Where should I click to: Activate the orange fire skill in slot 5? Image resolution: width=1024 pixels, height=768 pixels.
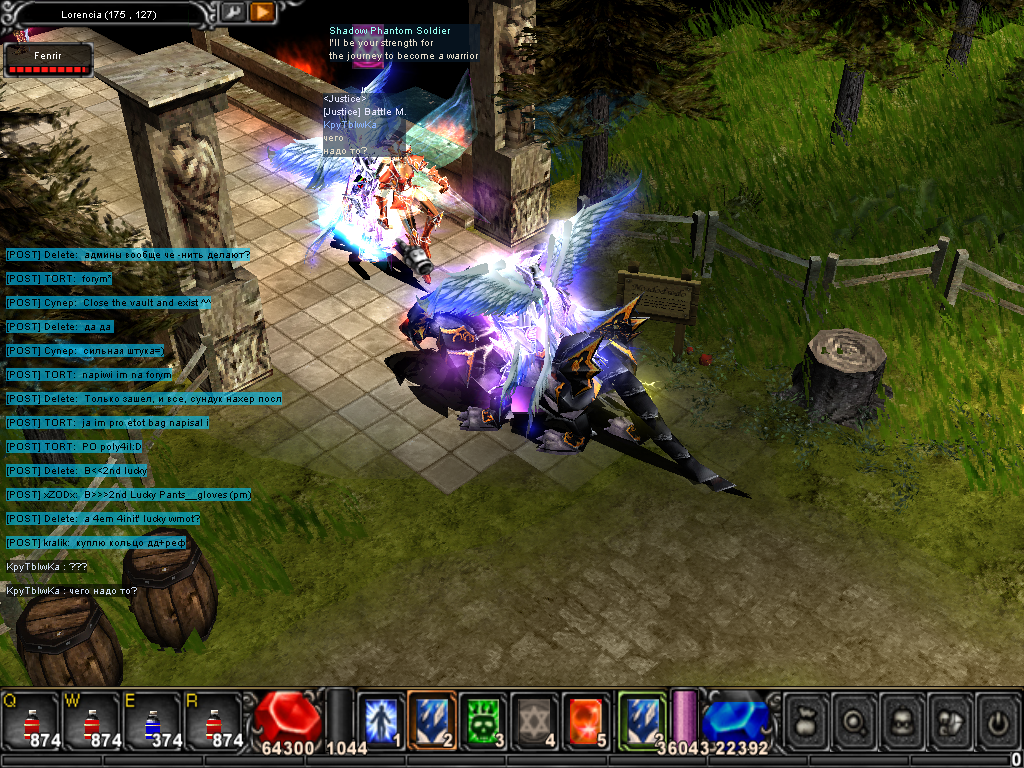[x=586, y=720]
